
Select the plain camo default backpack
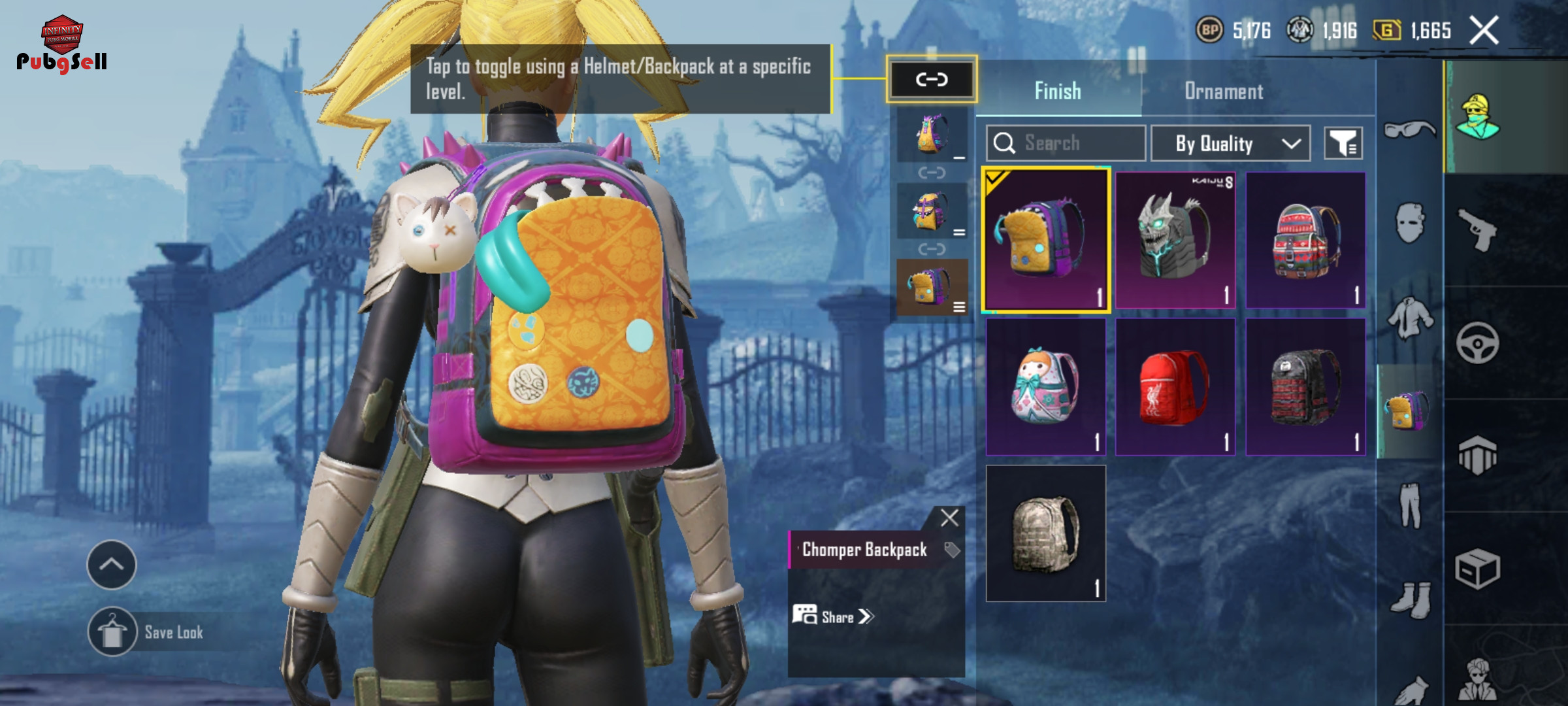1045,533
